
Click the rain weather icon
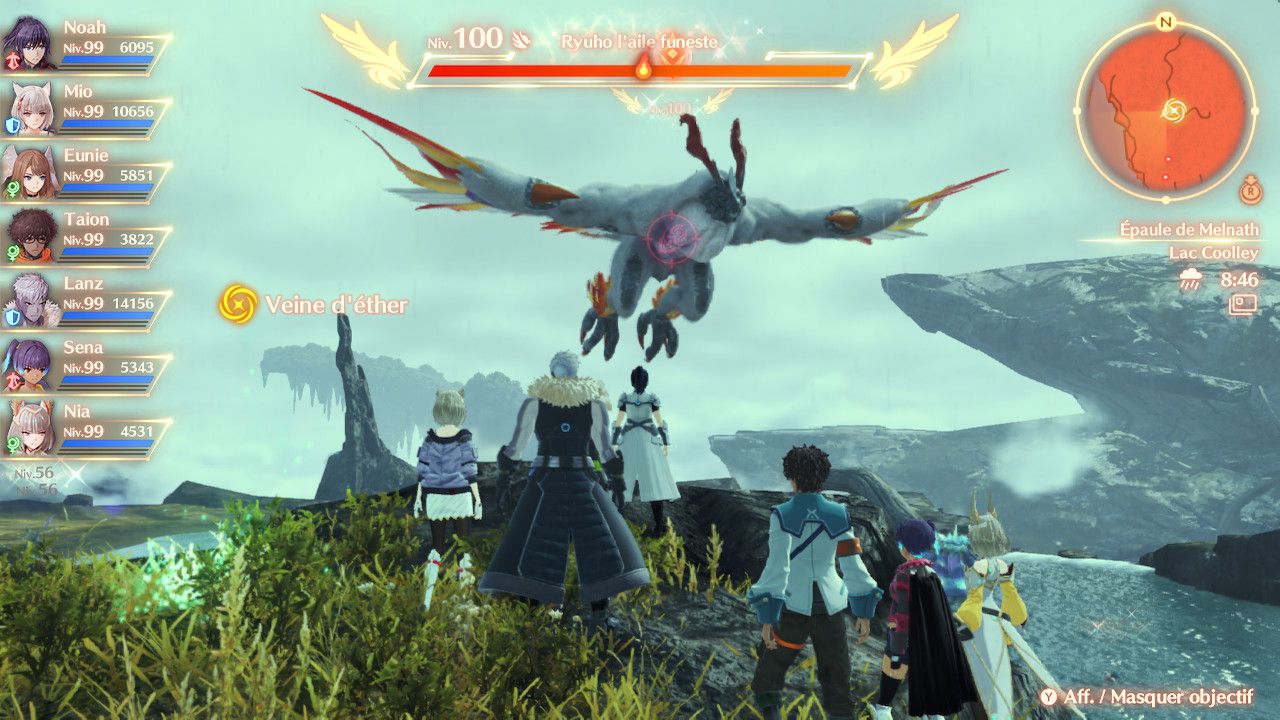pos(1190,281)
